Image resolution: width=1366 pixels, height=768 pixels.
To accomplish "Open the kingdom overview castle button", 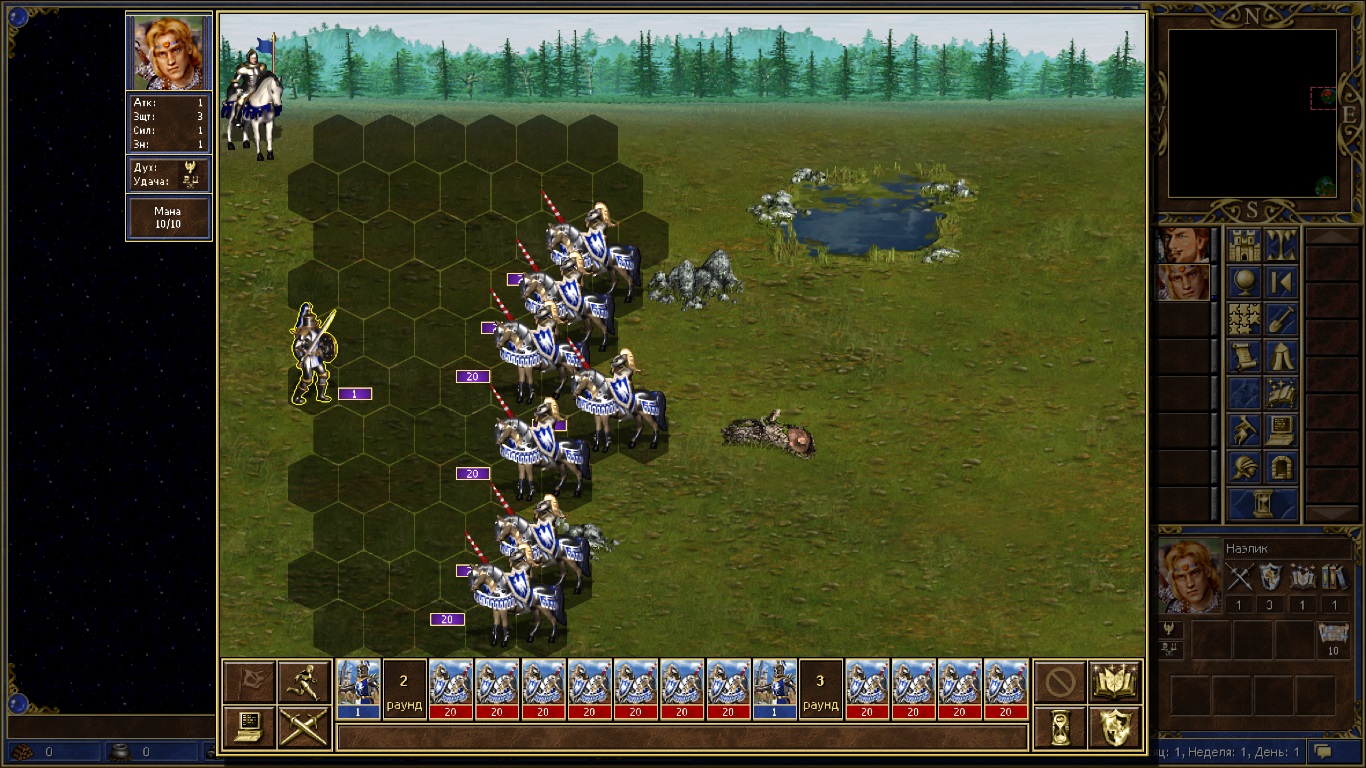I will (1245, 245).
